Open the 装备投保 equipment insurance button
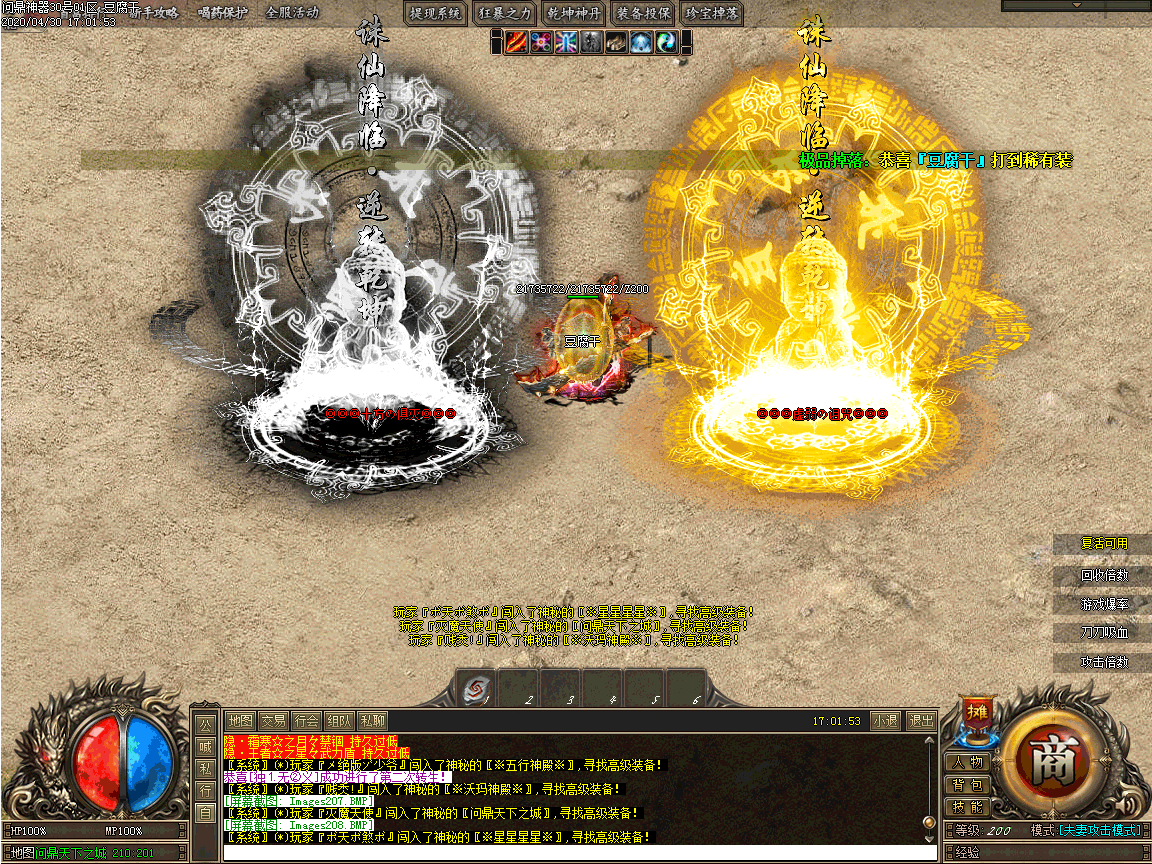Viewport: 1152px width, 864px height. [x=644, y=13]
